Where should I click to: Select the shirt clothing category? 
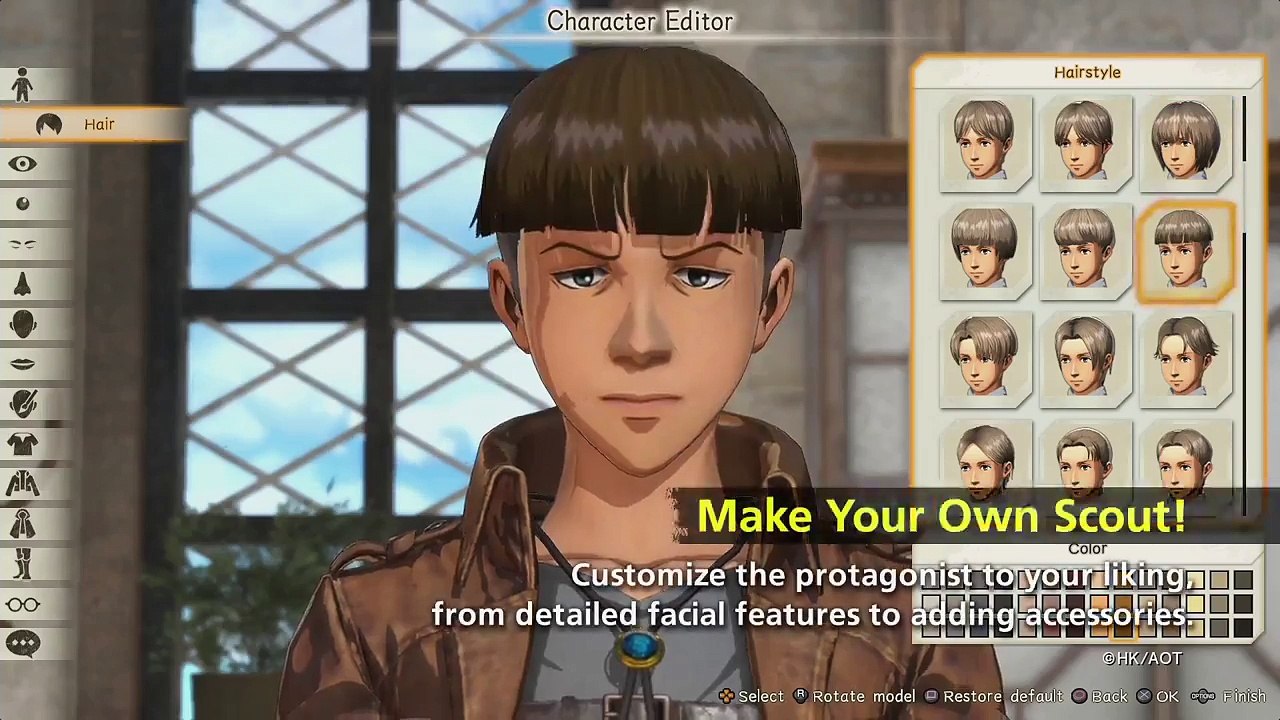pyautogui.click(x=22, y=444)
